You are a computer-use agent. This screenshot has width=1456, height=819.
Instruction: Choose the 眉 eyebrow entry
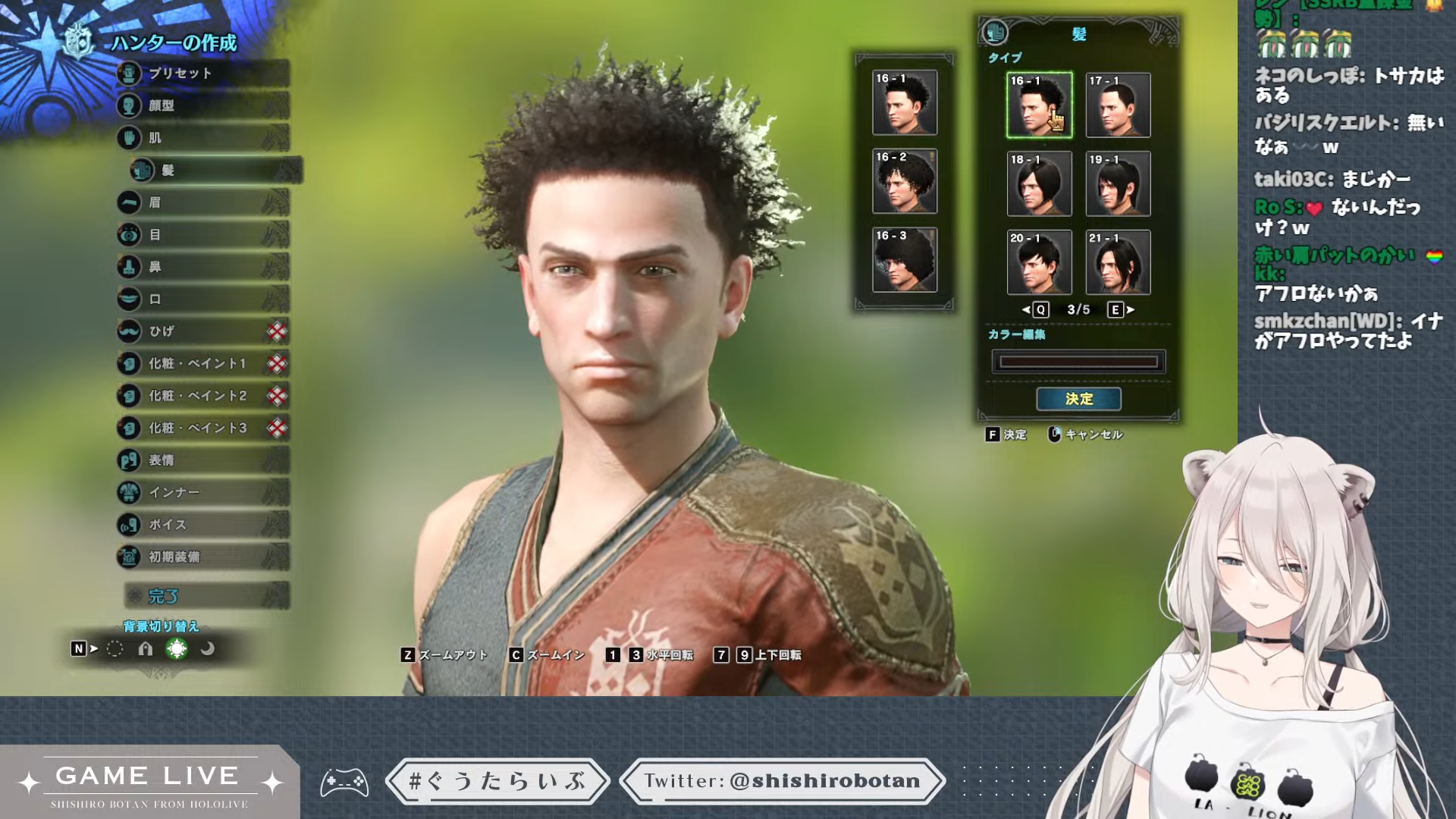point(202,202)
